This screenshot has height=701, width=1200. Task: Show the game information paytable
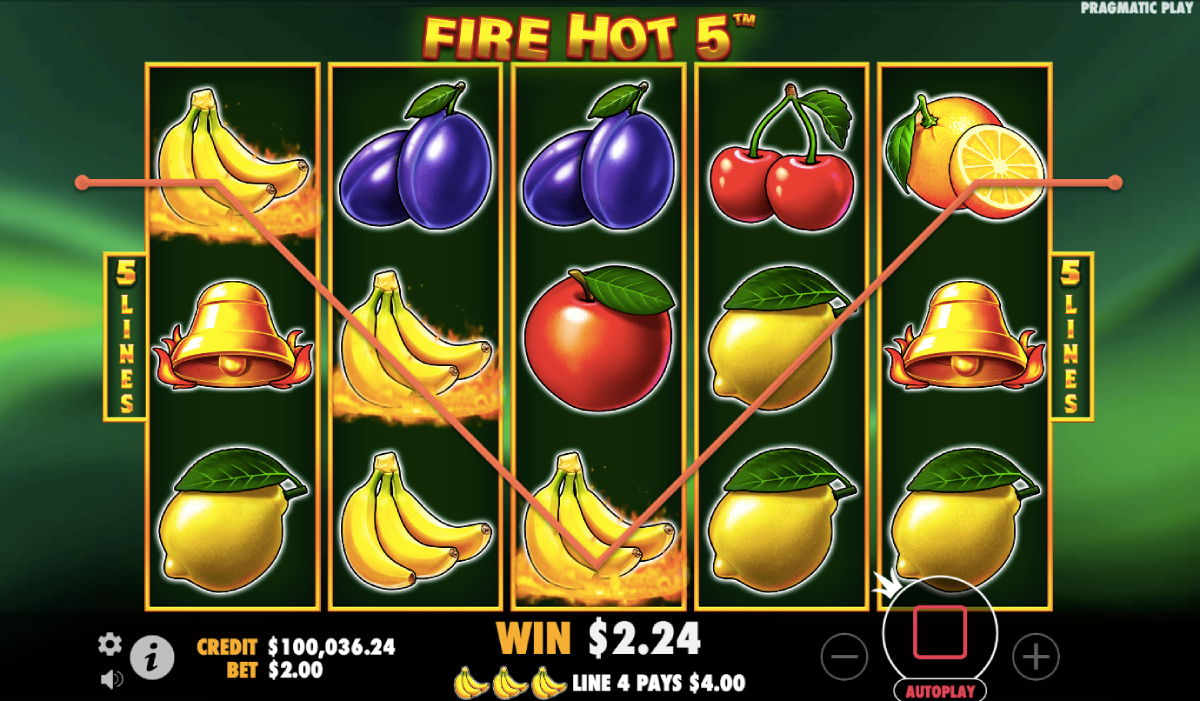click(x=153, y=658)
